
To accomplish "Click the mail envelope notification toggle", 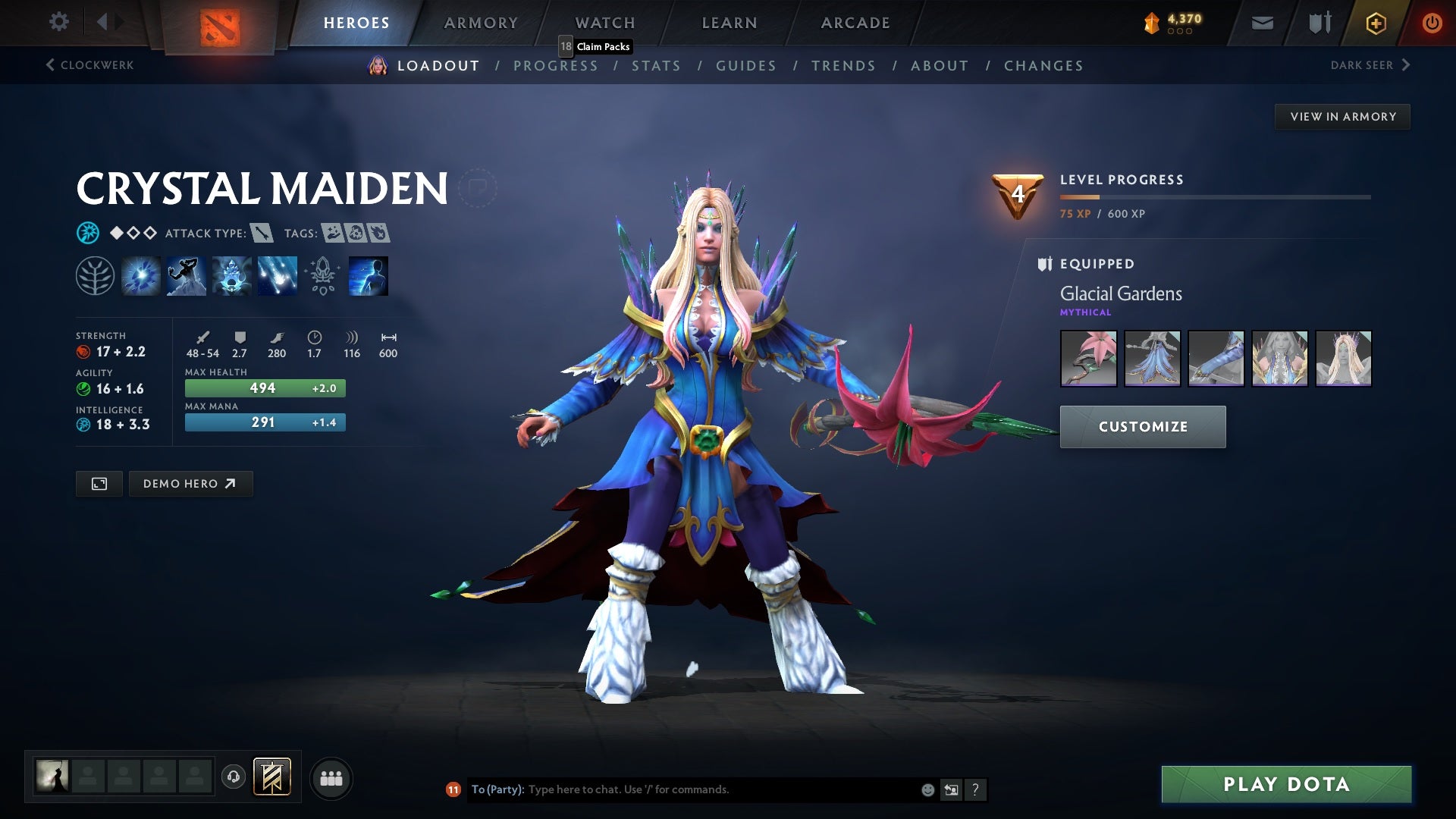I will point(1263,22).
